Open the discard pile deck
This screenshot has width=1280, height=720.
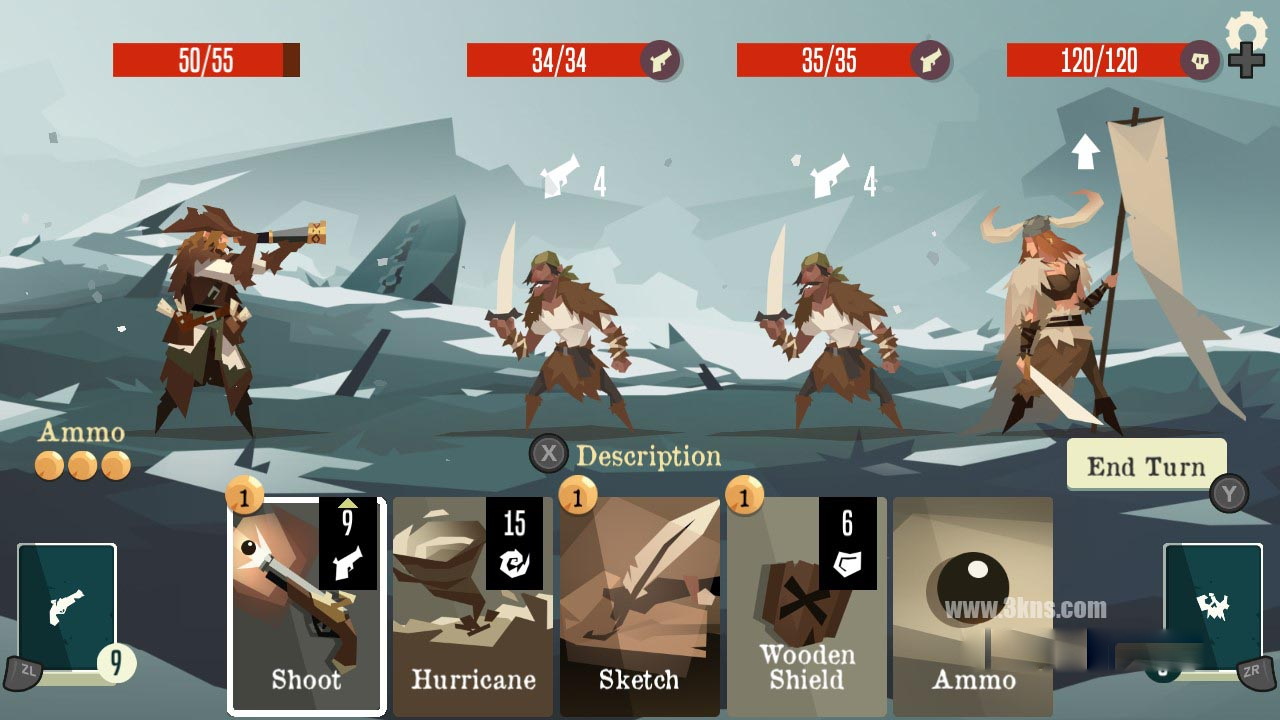point(1212,608)
